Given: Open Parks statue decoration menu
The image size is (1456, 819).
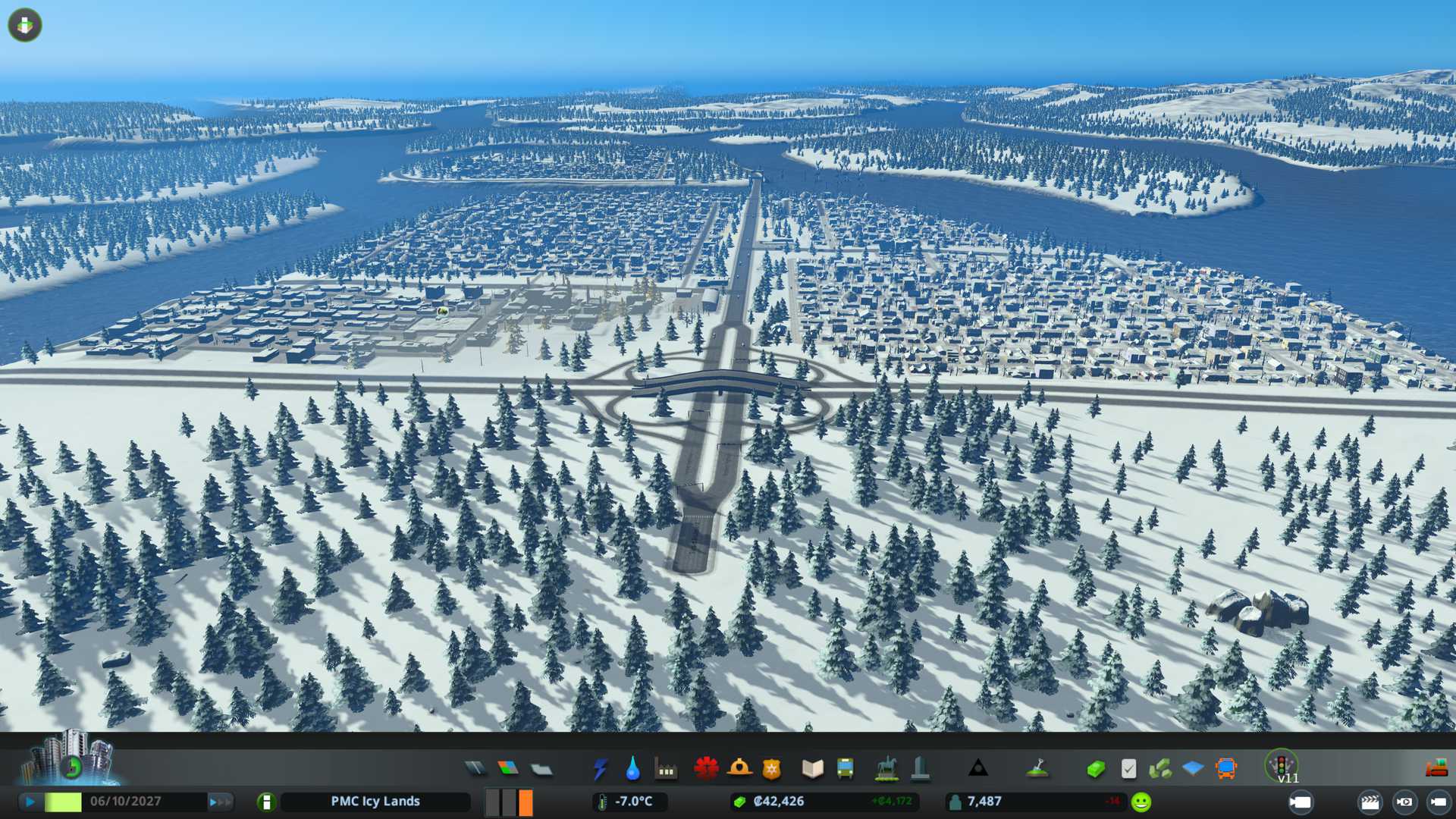Looking at the screenshot, I should coord(886,769).
